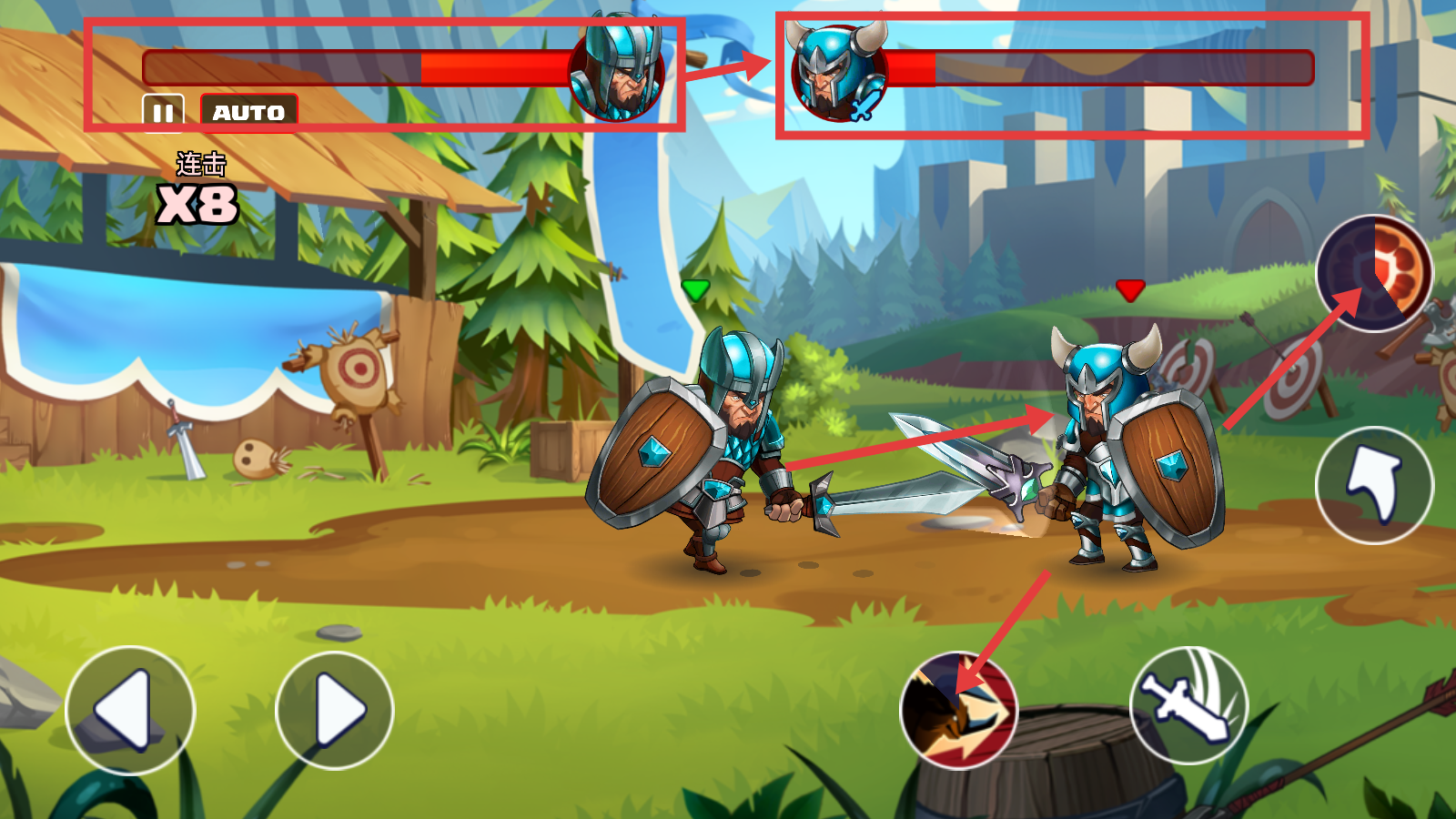The width and height of the screenshot is (1456, 819).
Task: Toggle AUTO battle mode
Action: tap(248, 113)
